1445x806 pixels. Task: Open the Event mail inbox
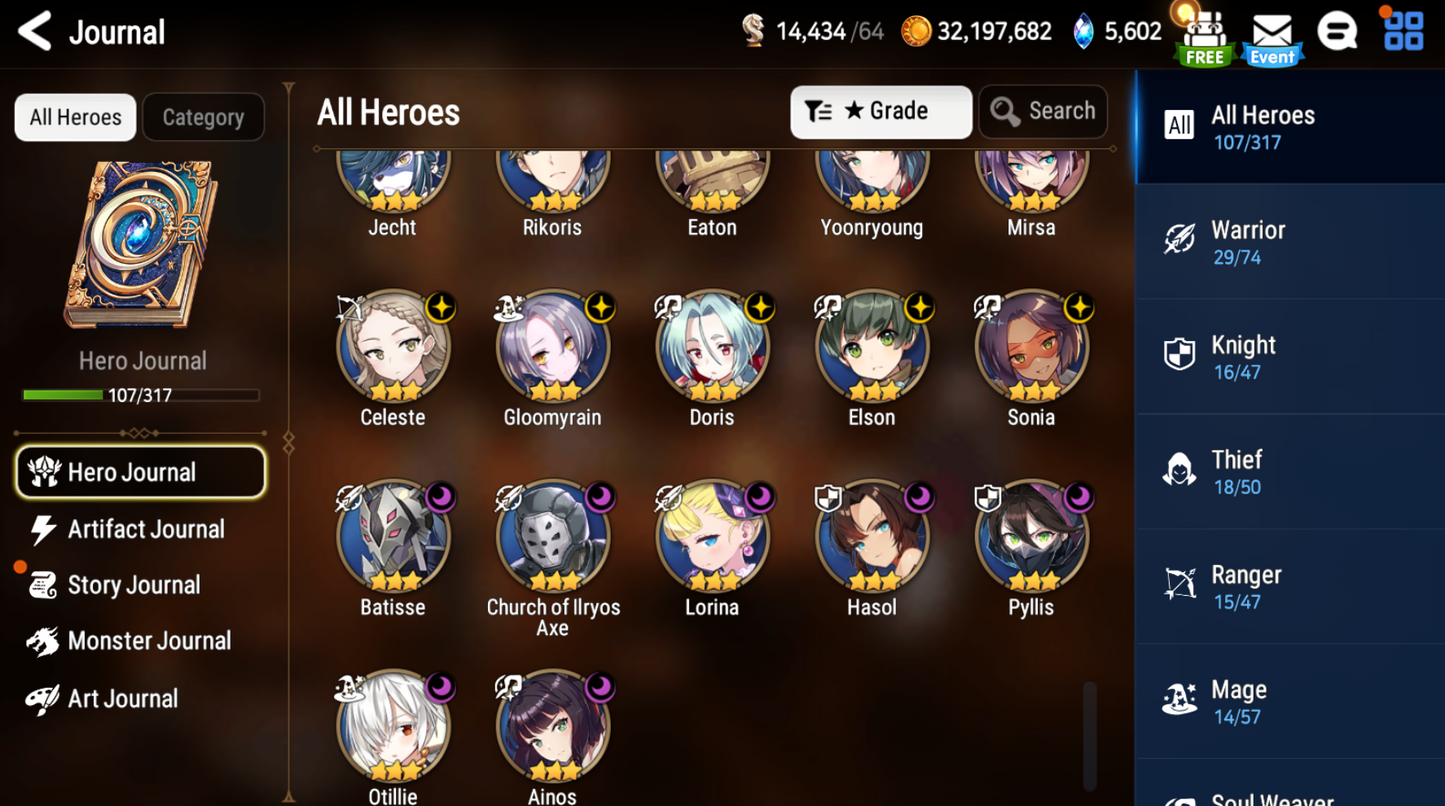(1271, 30)
